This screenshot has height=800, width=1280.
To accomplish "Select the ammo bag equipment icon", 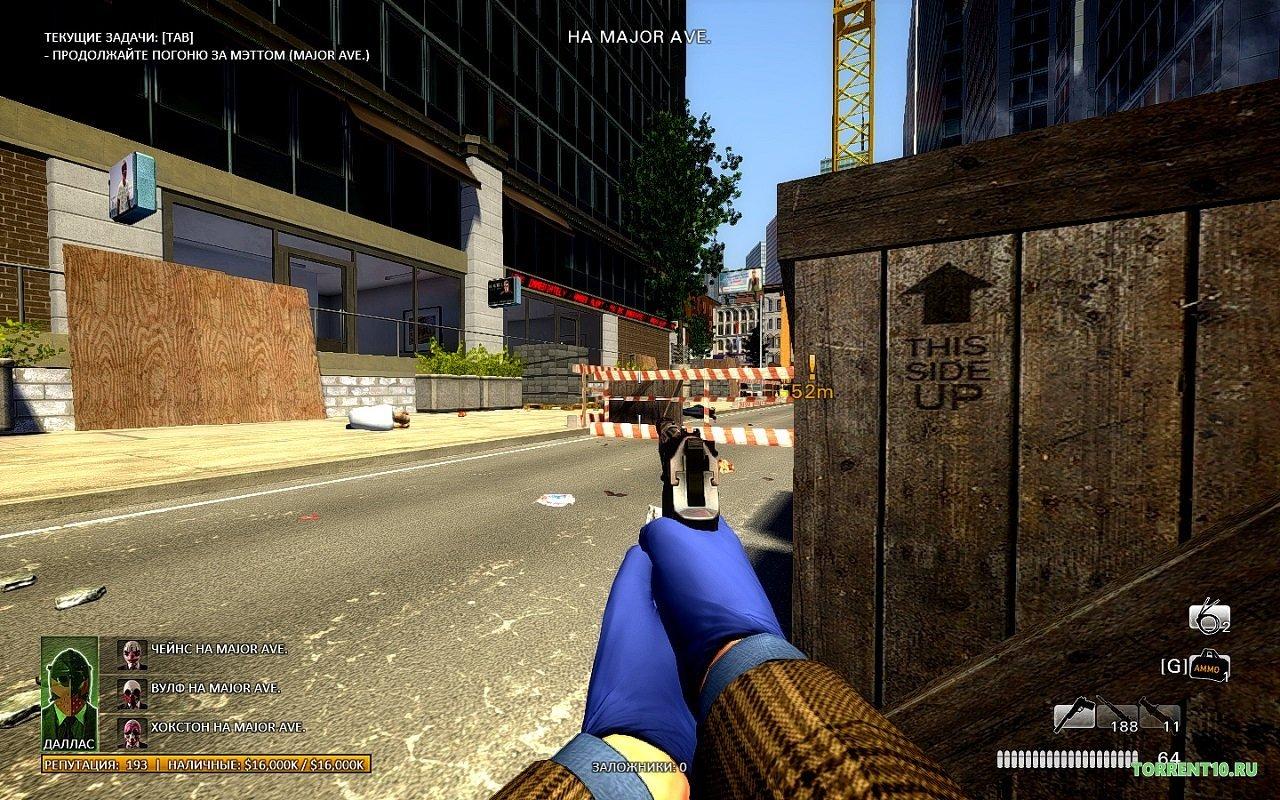I will [1209, 666].
